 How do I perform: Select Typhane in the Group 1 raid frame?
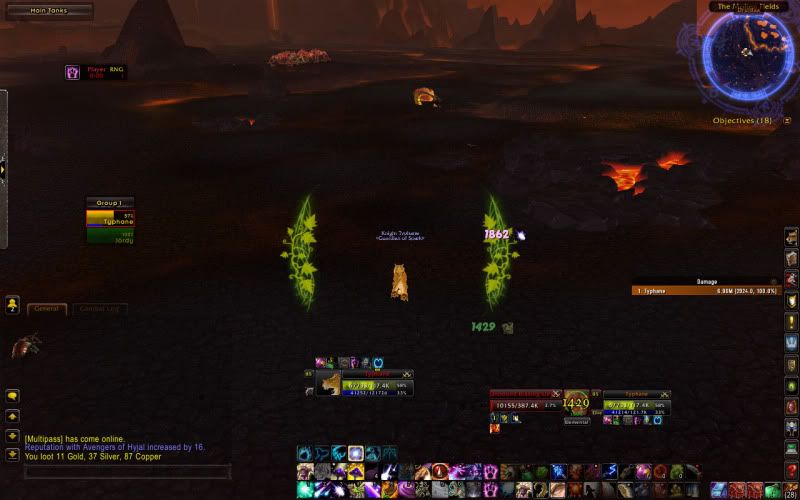(110, 218)
